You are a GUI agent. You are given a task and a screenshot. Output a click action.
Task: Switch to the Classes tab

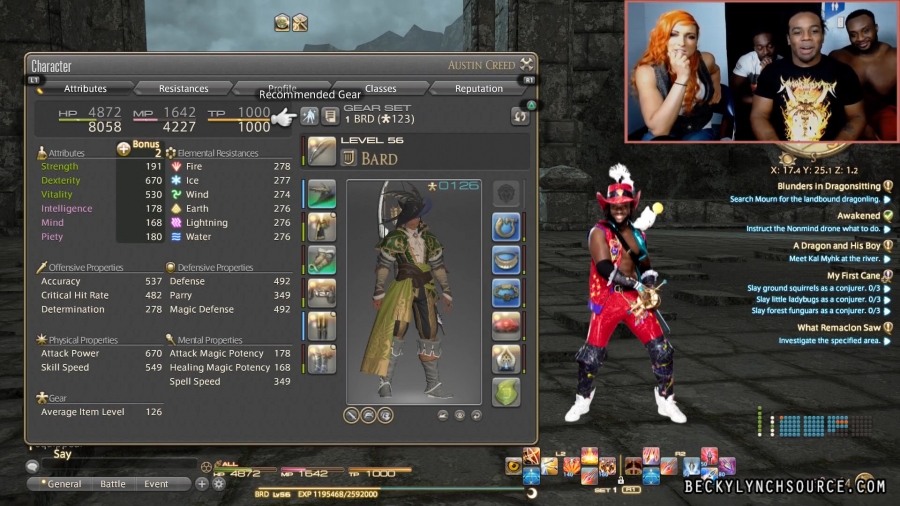pyautogui.click(x=380, y=89)
